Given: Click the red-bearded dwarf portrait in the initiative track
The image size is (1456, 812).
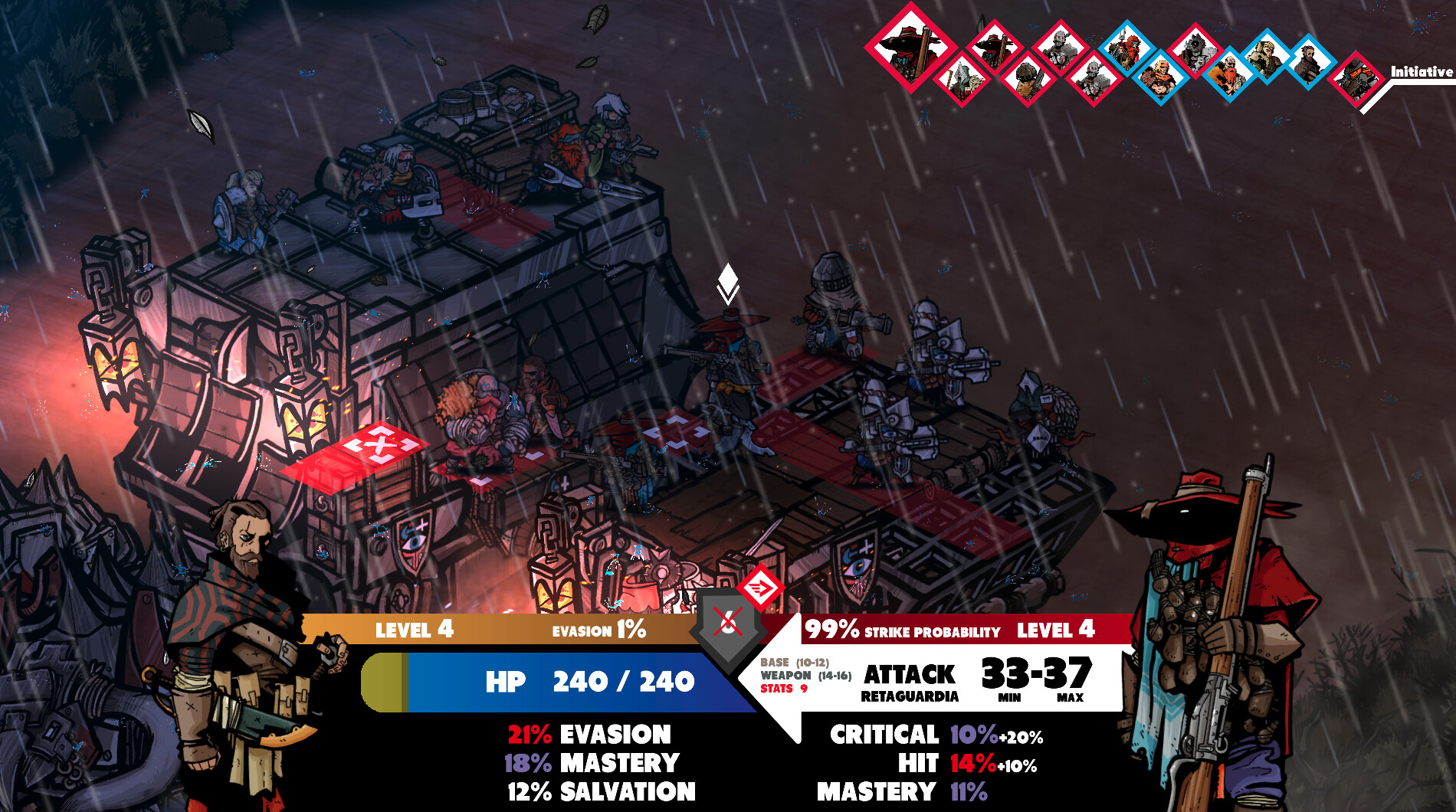Looking at the screenshot, I should [1229, 74].
